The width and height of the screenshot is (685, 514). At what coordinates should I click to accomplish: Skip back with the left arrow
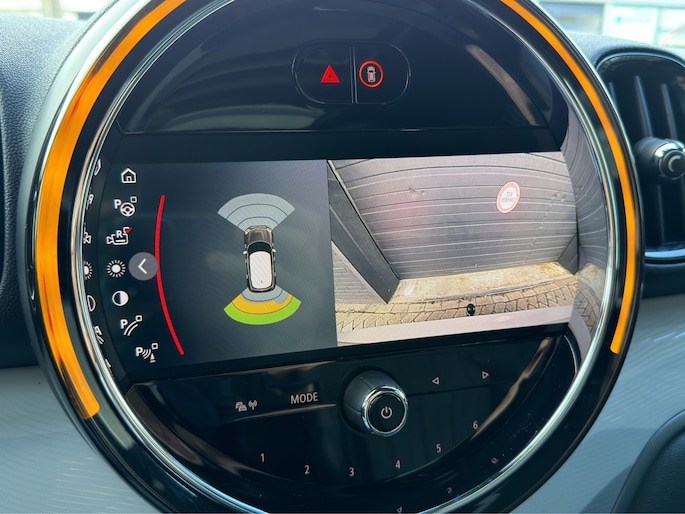(x=435, y=381)
